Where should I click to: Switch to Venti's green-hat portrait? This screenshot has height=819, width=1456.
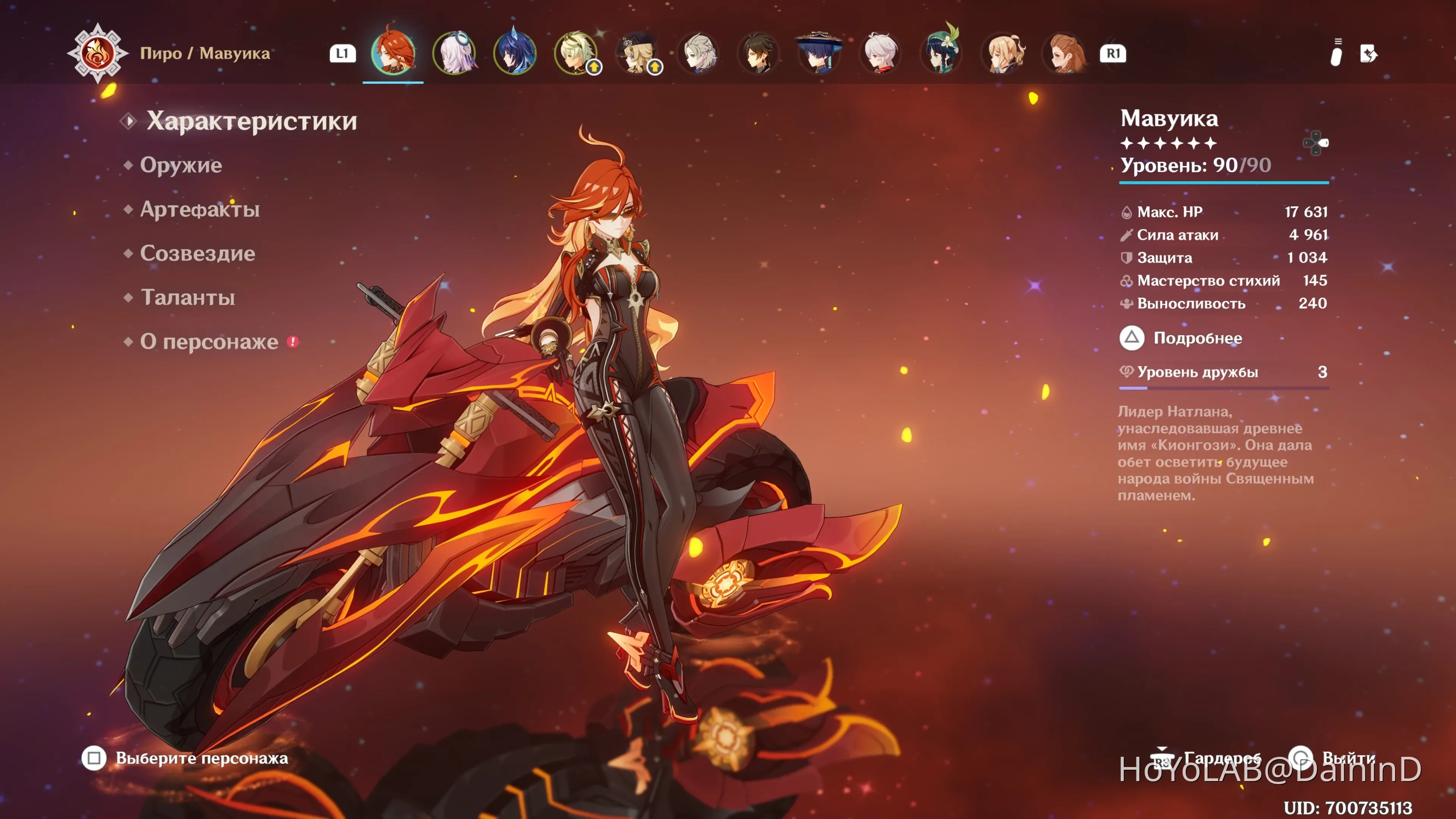(x=941, y=53)
